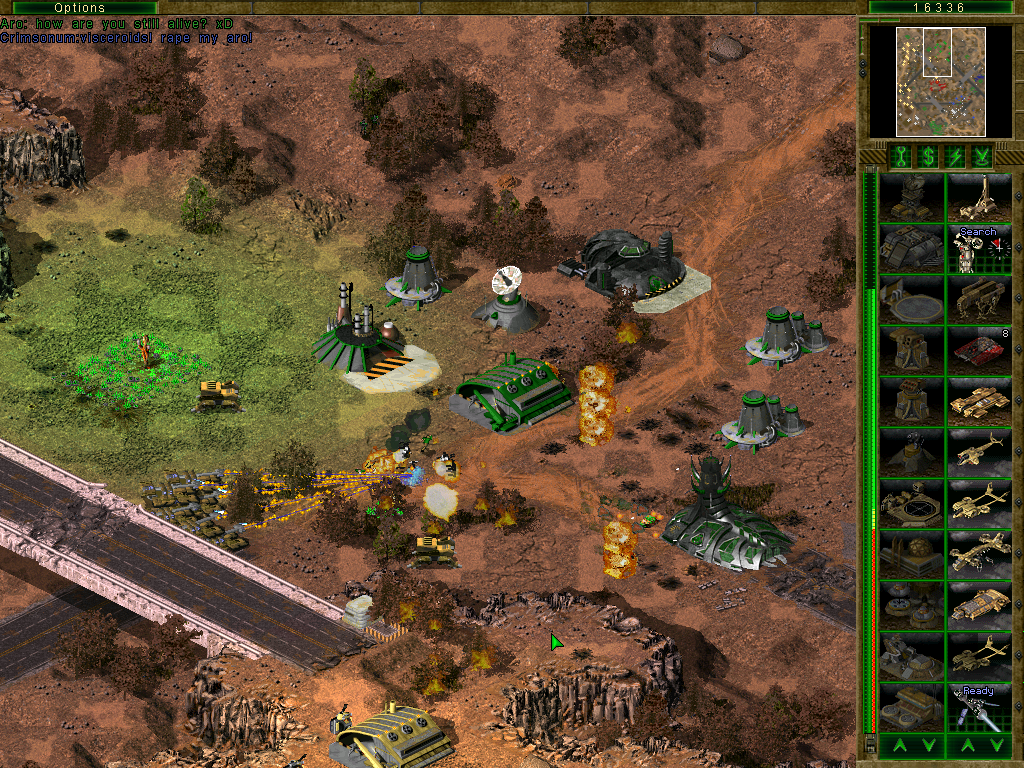Select the cyborg icon labeled Search
This screenshot has width=1024, height=768.
(979, 249)
